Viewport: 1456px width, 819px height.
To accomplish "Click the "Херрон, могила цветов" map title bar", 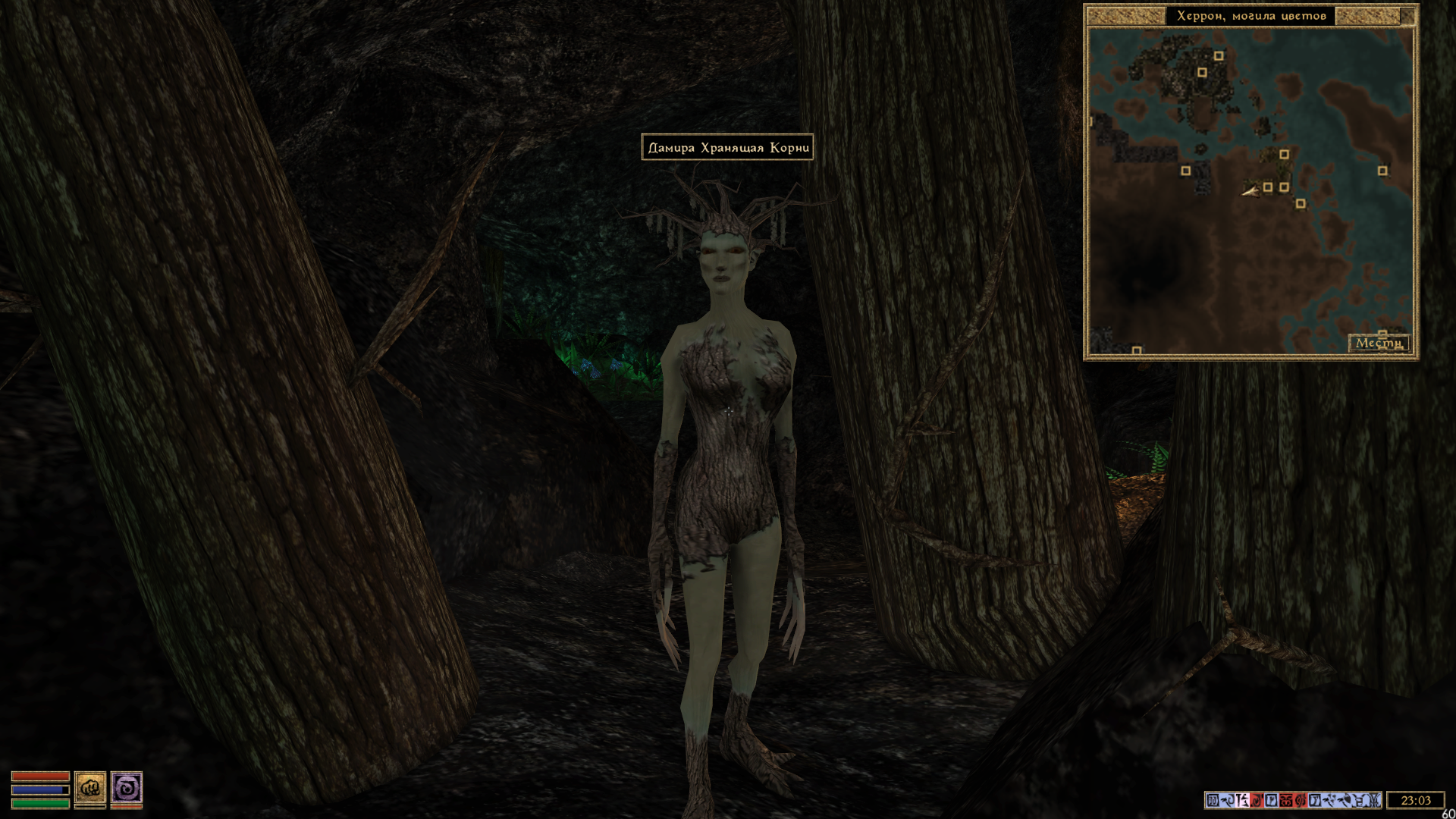I will pyautogui.click(x=1251, y=16).
